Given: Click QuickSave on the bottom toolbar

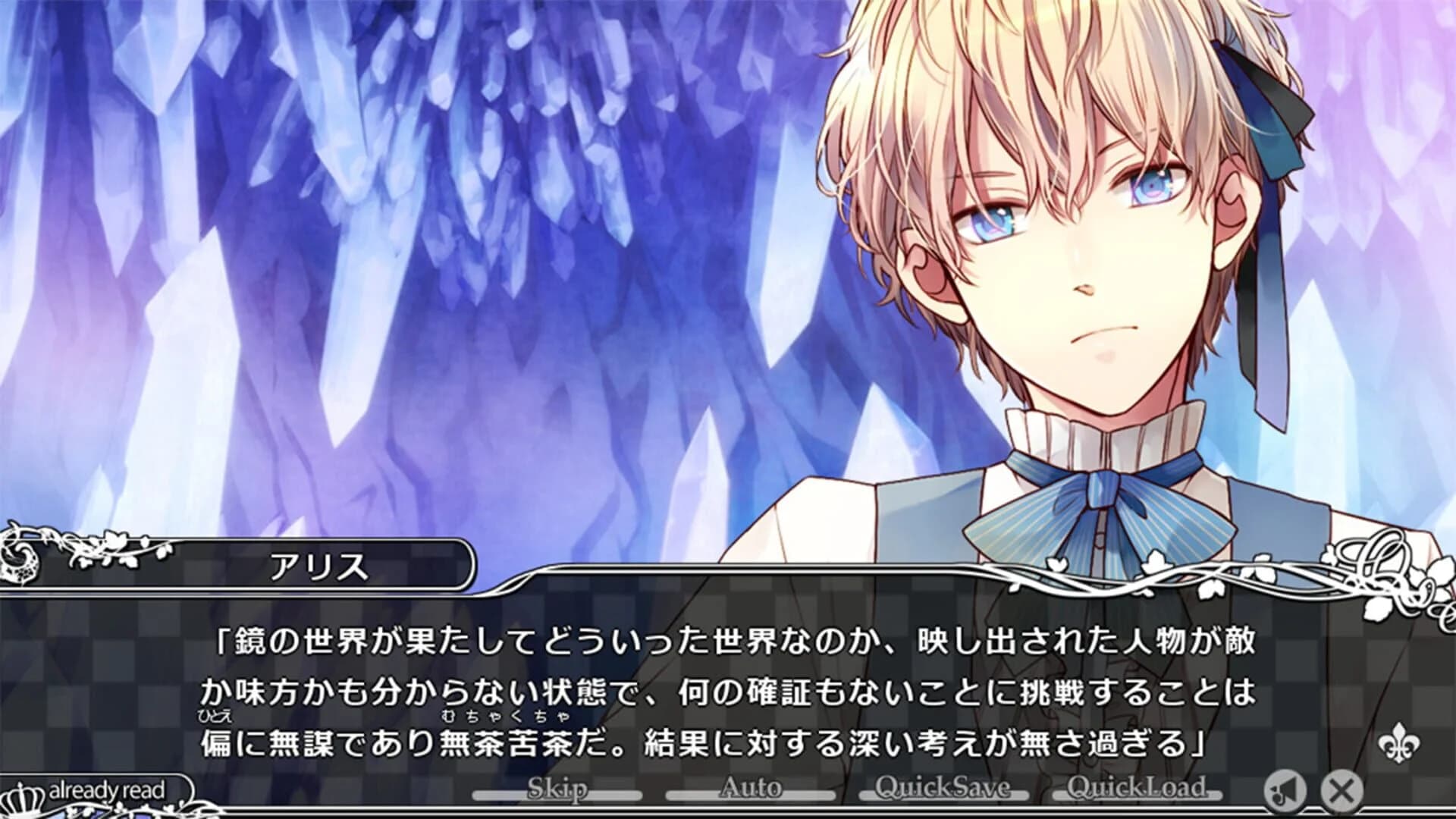Looking at the screenshot, I should [x=945, y=789].
